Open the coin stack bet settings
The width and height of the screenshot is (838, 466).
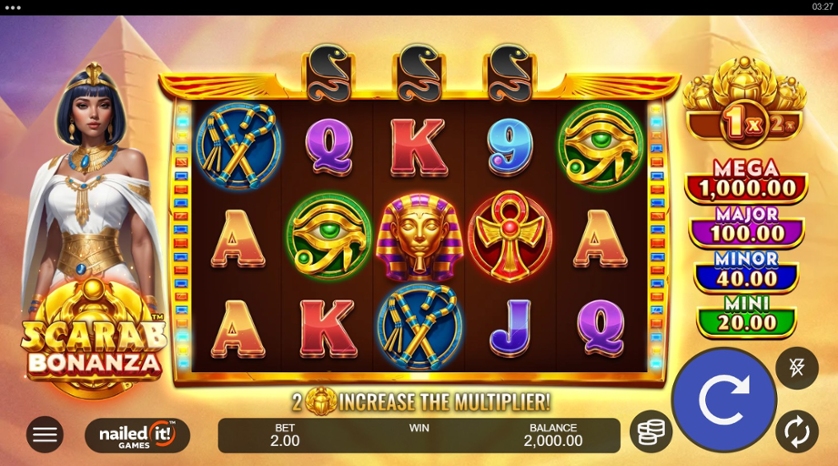[x=651, y=432]
